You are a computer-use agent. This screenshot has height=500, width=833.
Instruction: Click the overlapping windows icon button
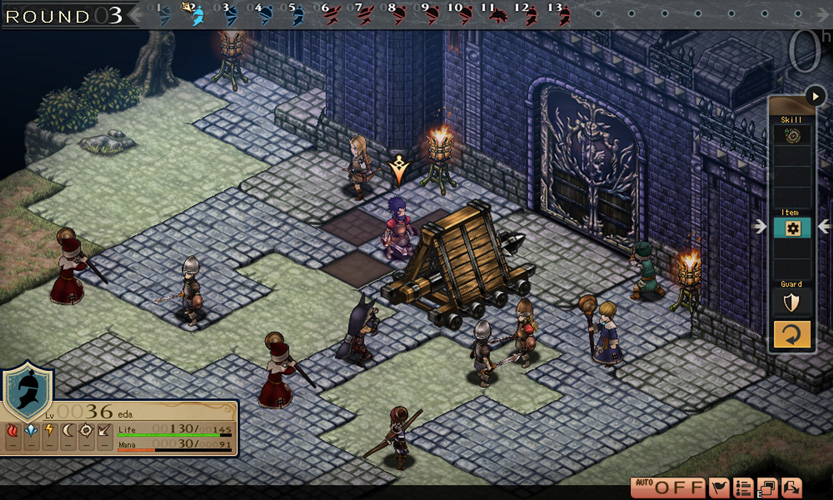(x=767, y=488)
